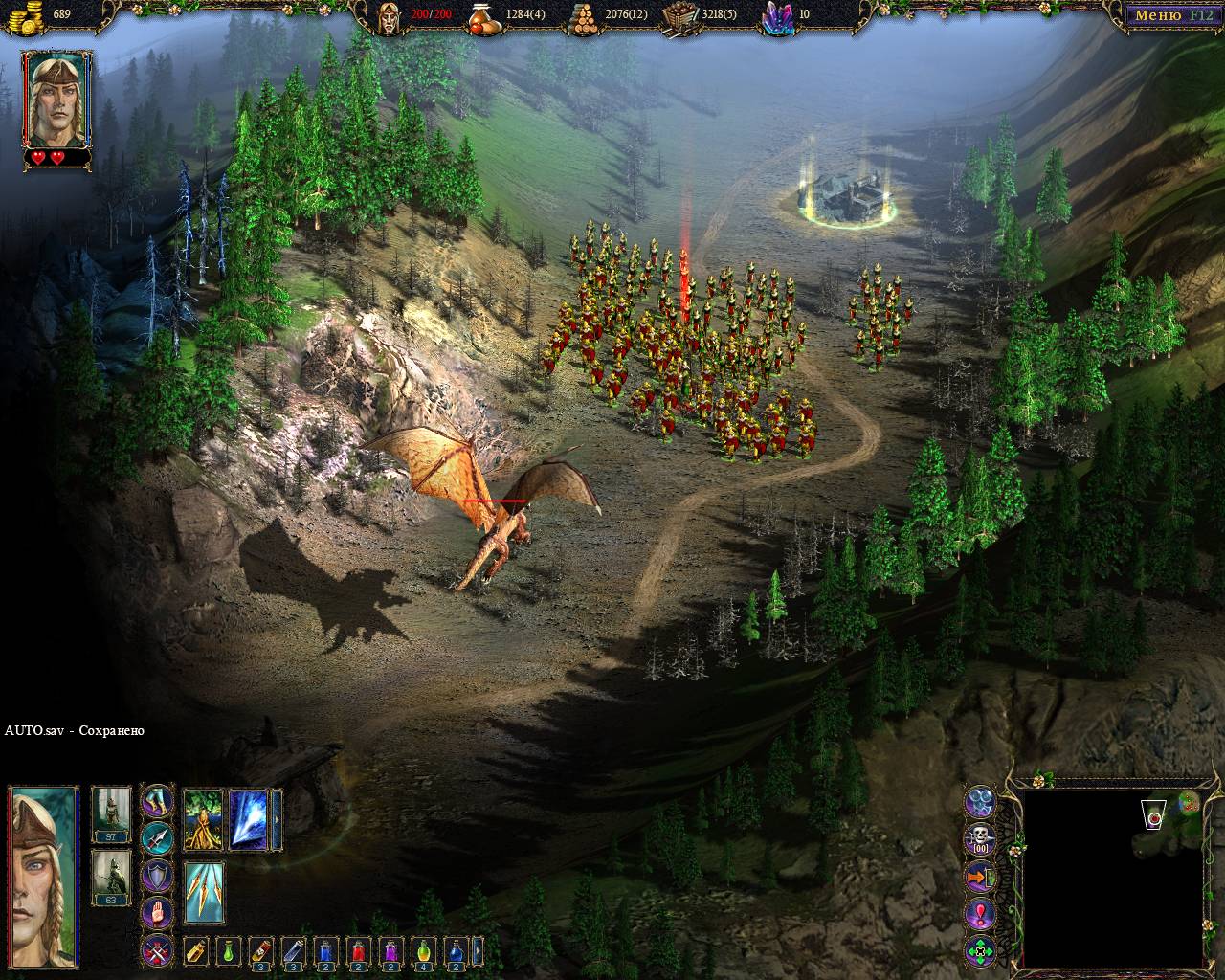Use the purple potion in the item bar
This screenshot has width=1225, height=980.
coord(392,950)
